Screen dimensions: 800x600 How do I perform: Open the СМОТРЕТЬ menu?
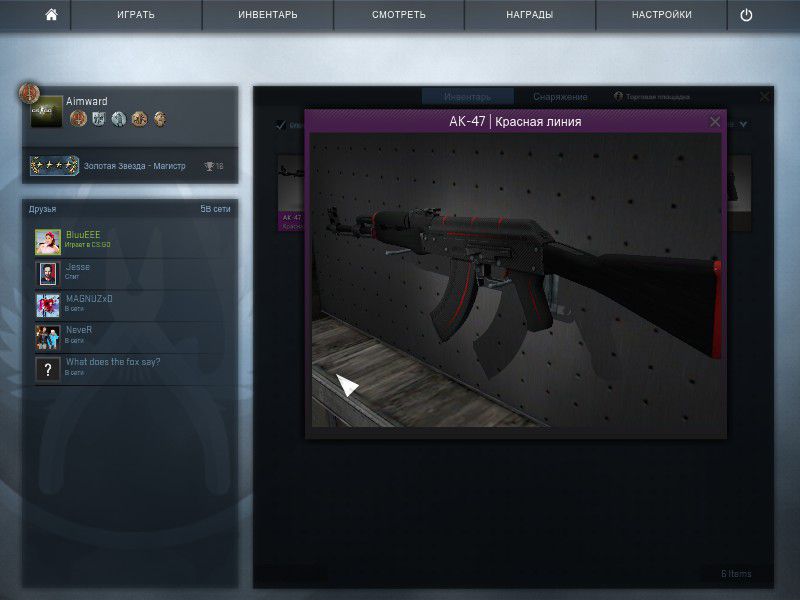[398, 15]
